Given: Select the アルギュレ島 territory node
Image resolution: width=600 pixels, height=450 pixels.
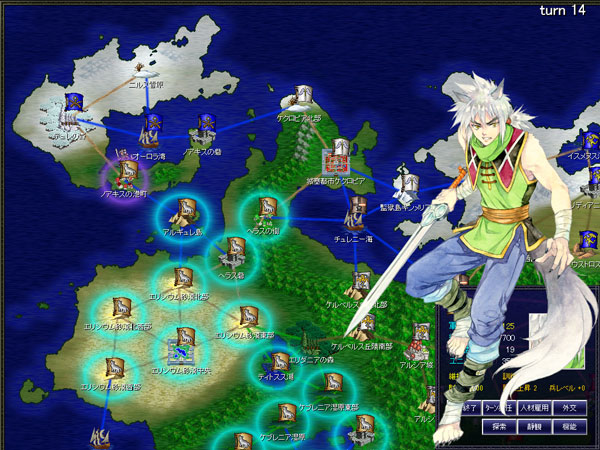Looking at the screenshot, I should coord(184,212).
